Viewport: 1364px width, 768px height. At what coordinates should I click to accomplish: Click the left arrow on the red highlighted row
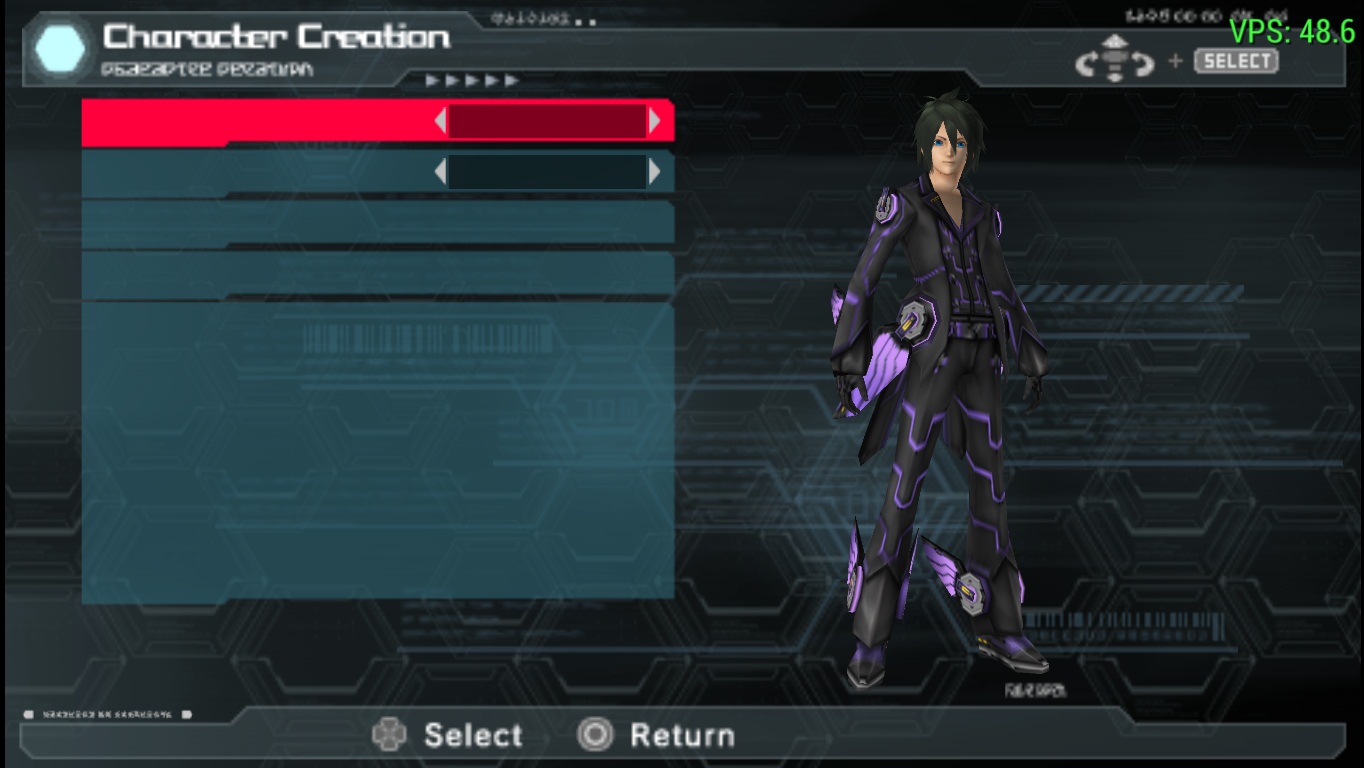click(440, 122)
